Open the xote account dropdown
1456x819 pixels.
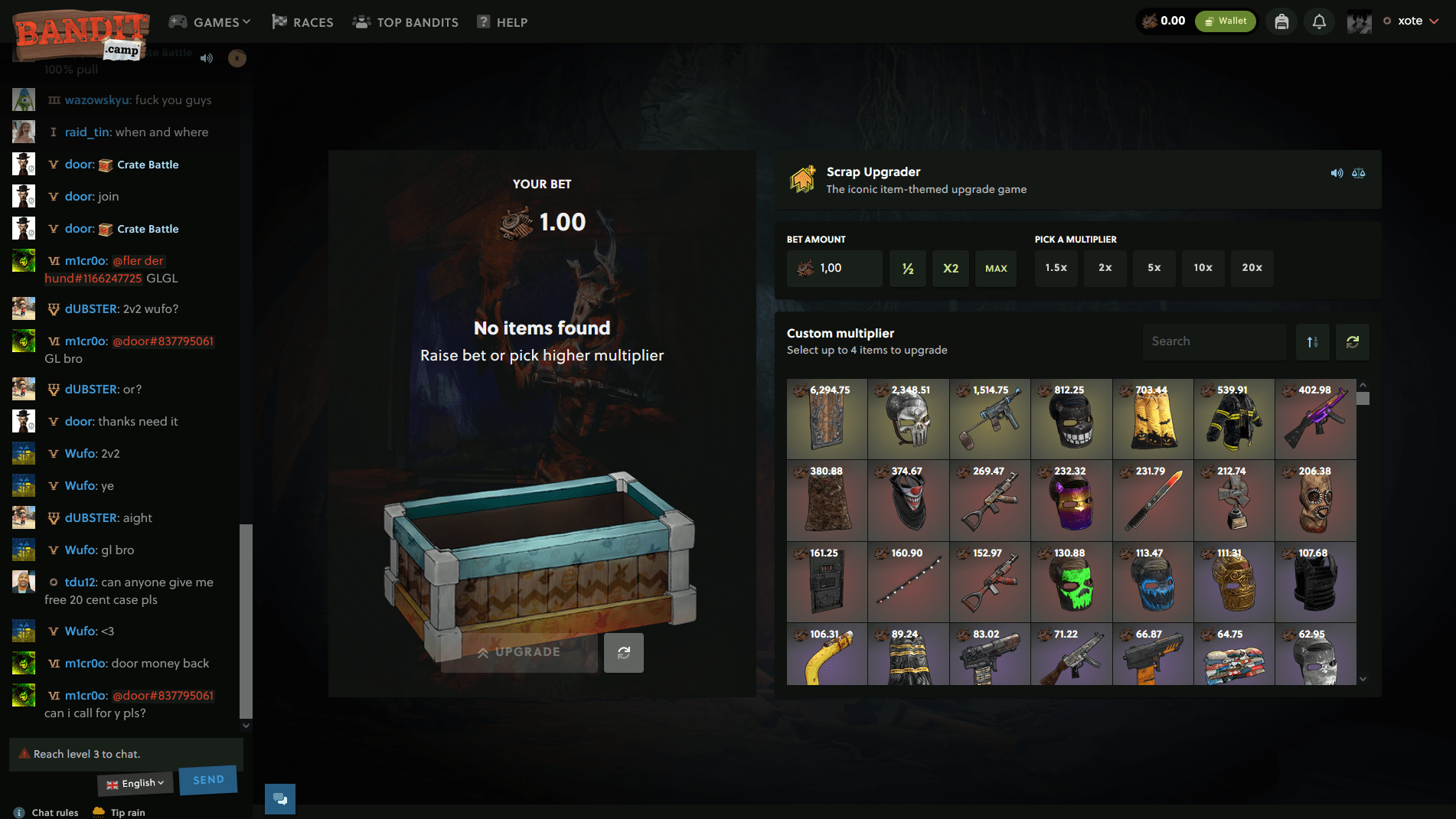coord(1411,21)
